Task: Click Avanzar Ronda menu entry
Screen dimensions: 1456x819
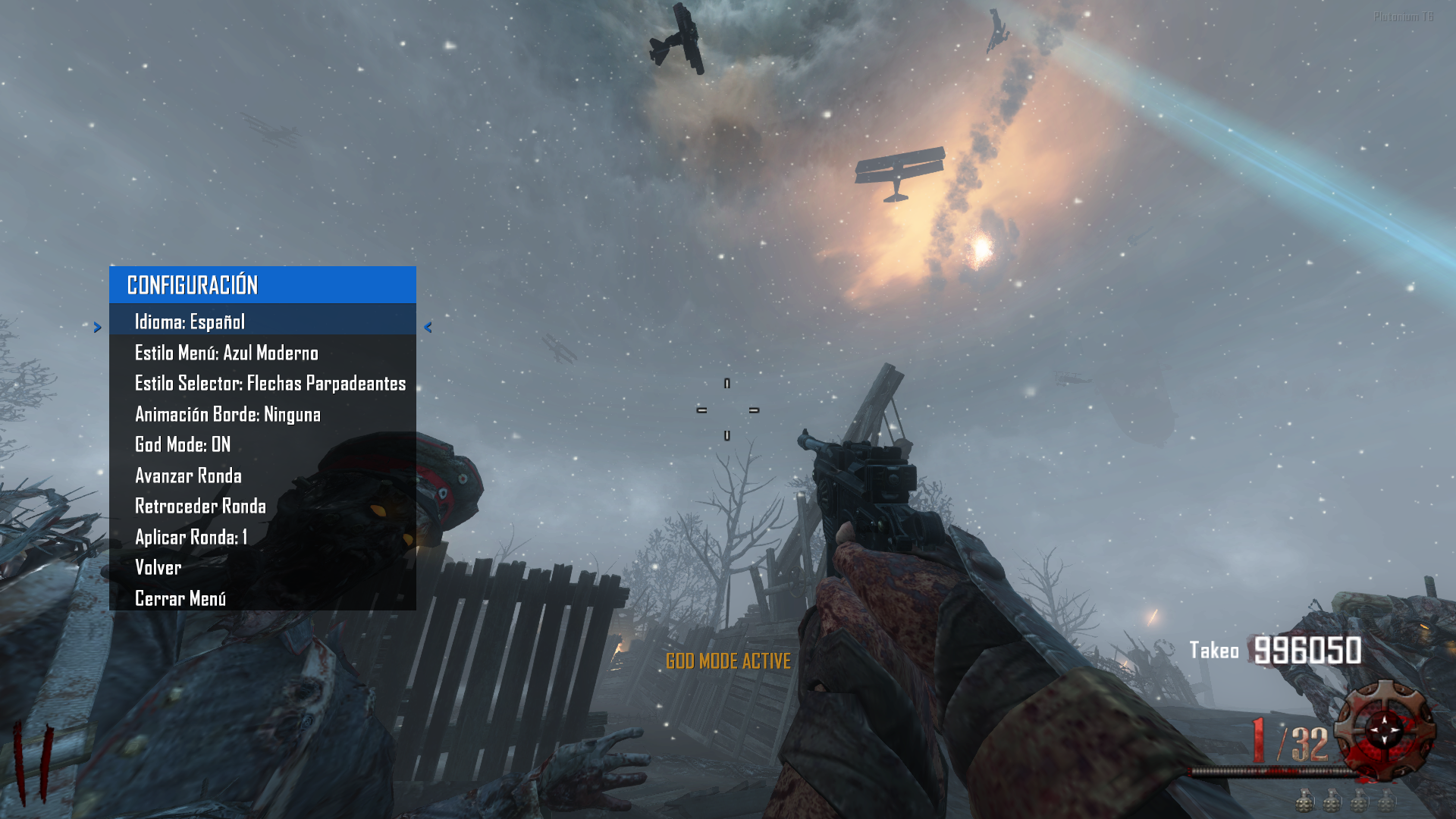Action: click(x=188, y=476)
